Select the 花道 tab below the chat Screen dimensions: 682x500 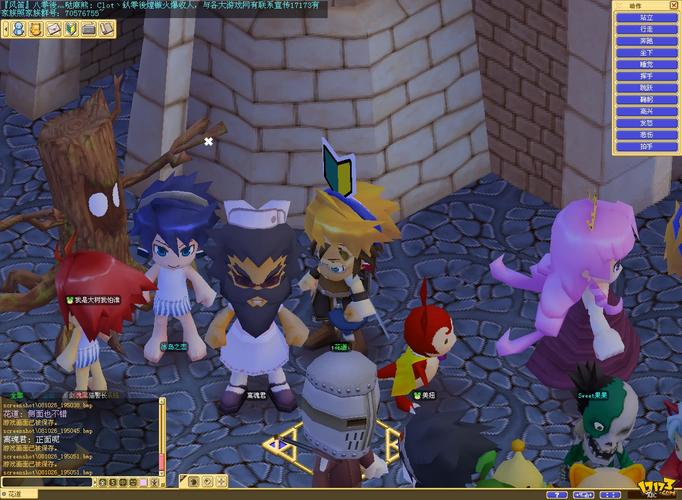tap(12, 494)
